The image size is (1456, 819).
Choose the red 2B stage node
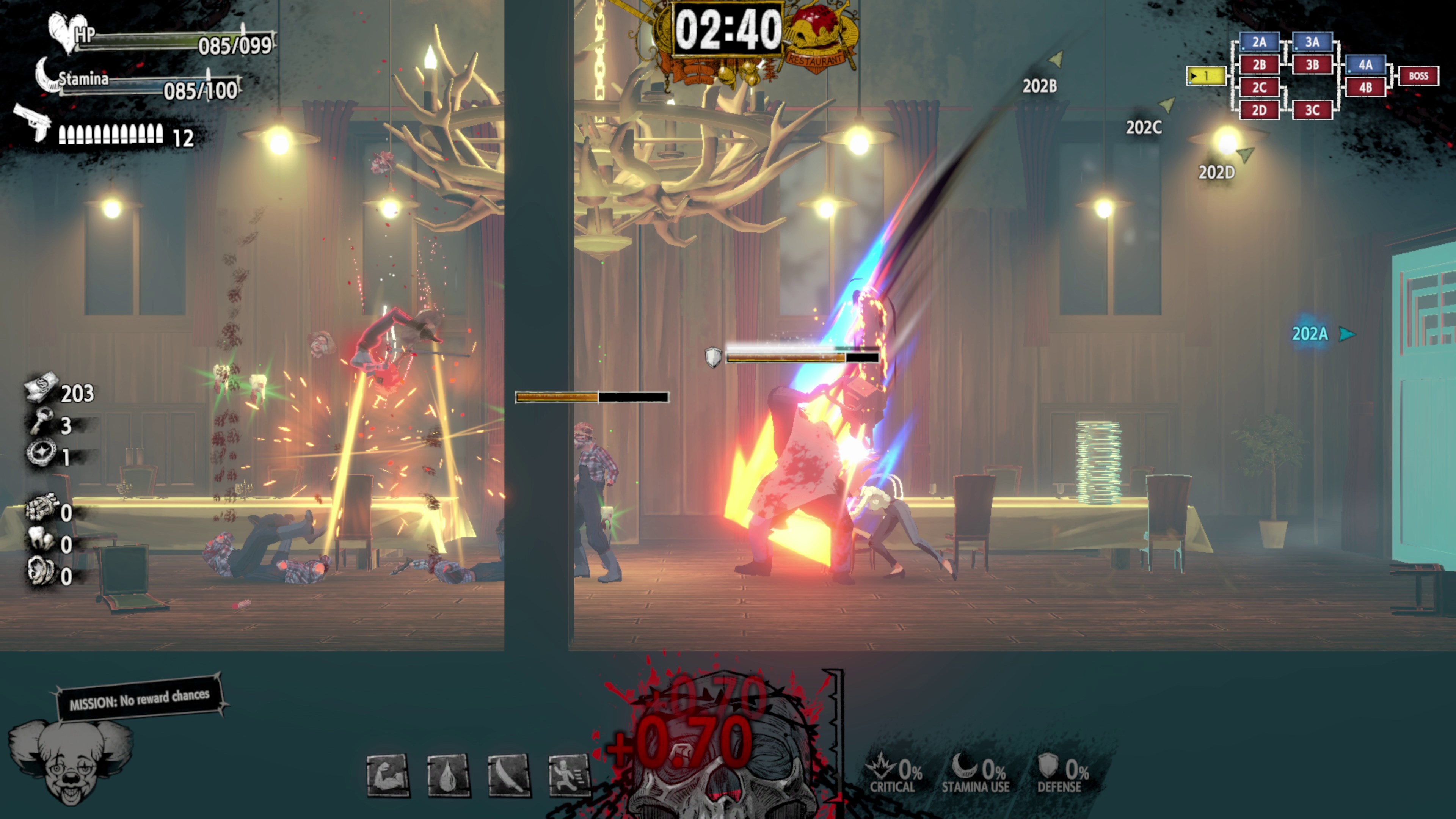[1259, 65]
